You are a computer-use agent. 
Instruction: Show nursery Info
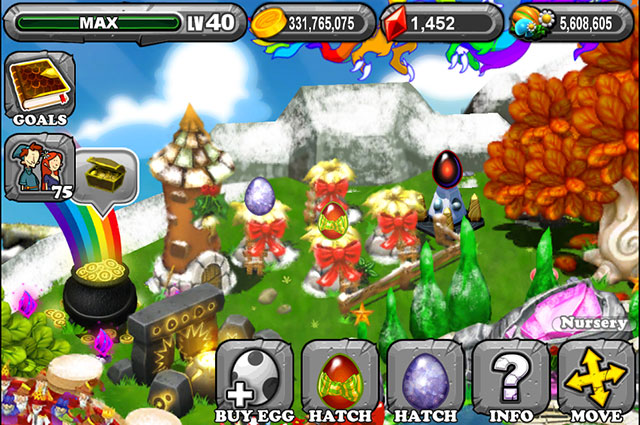[508, 381]
